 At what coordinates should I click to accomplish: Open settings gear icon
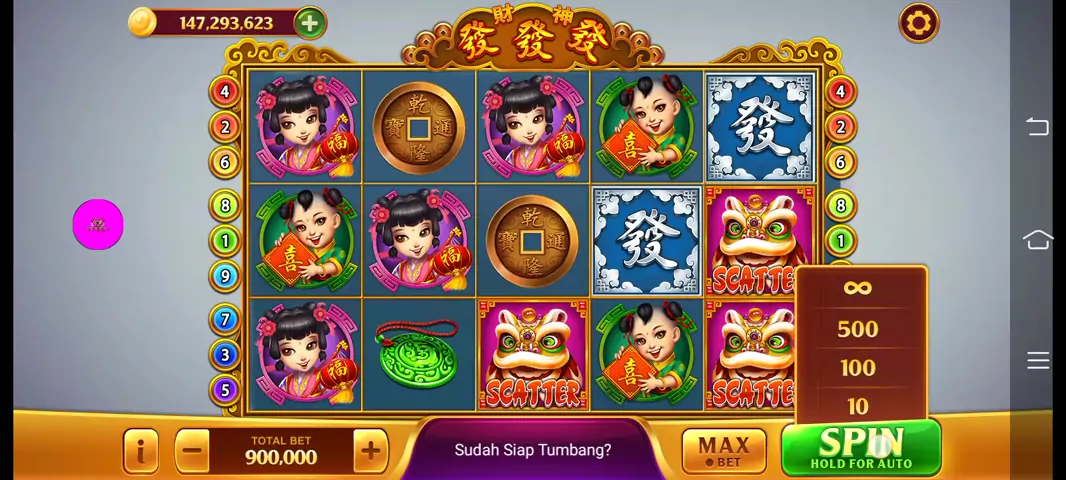918,23
